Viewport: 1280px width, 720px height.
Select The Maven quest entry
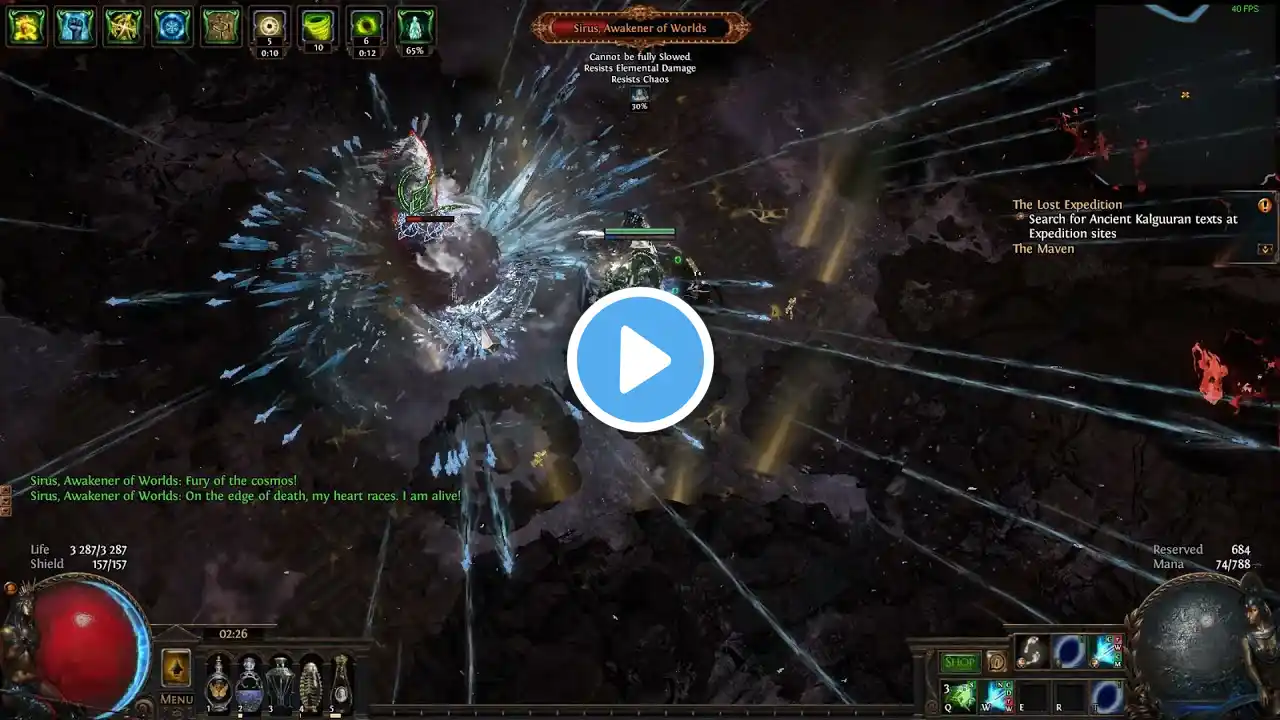click(x=1043, y=249)
